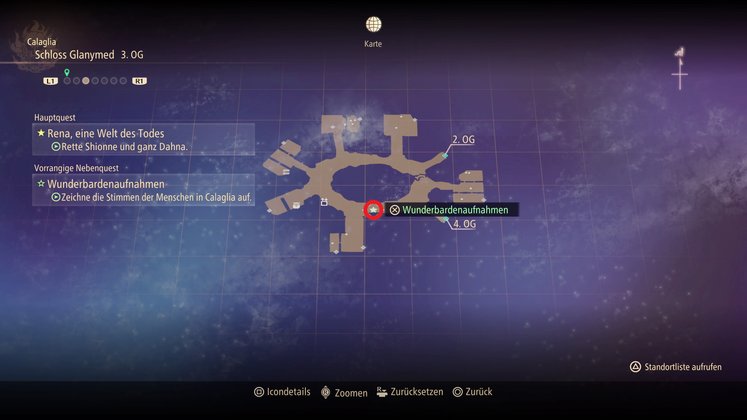The width and height of the screenshot is (747, 420).
Task: Select the highlighted floor dot in floor selector
Action: 86,80
